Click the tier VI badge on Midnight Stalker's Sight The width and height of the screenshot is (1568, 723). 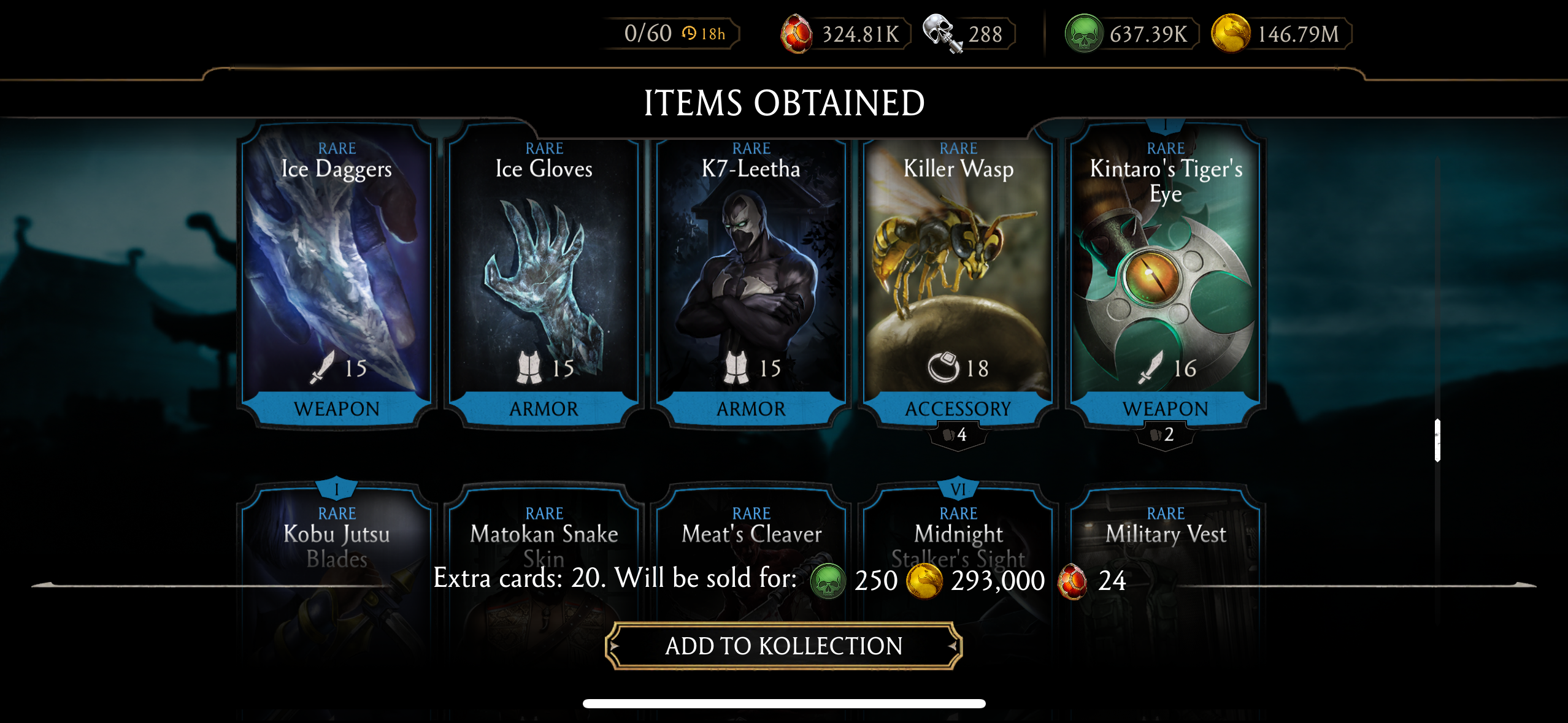tap(958, 488)
